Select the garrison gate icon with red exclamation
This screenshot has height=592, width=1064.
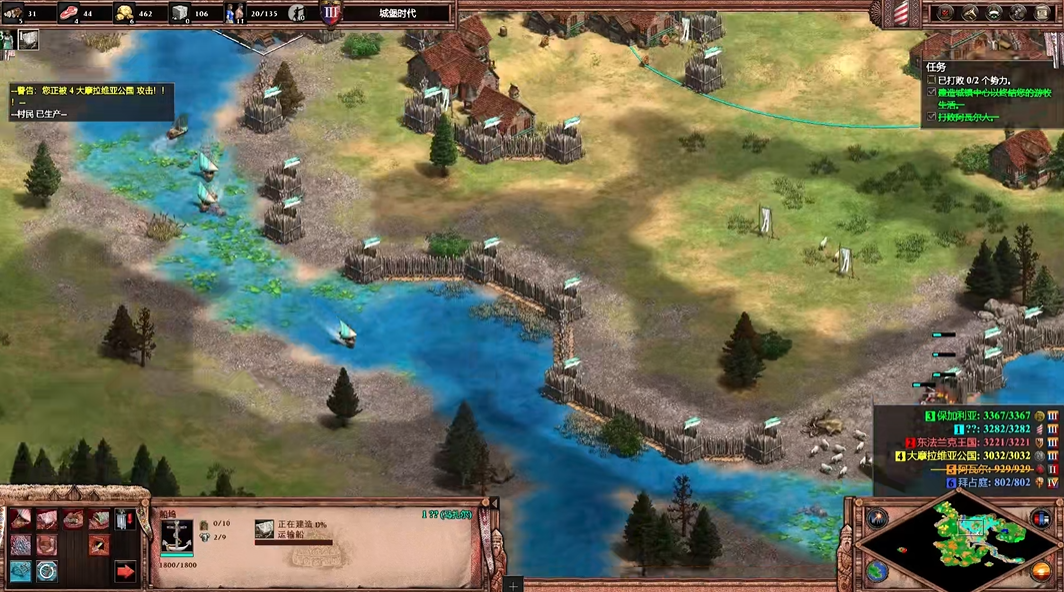point(125,520)
